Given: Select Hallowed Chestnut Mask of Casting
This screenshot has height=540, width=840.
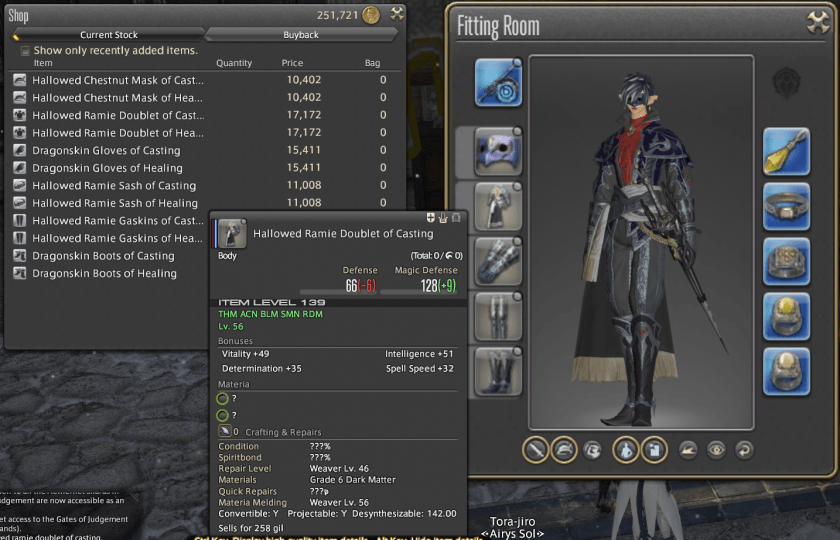Looking at the screenshot, I should coord(118,80).
